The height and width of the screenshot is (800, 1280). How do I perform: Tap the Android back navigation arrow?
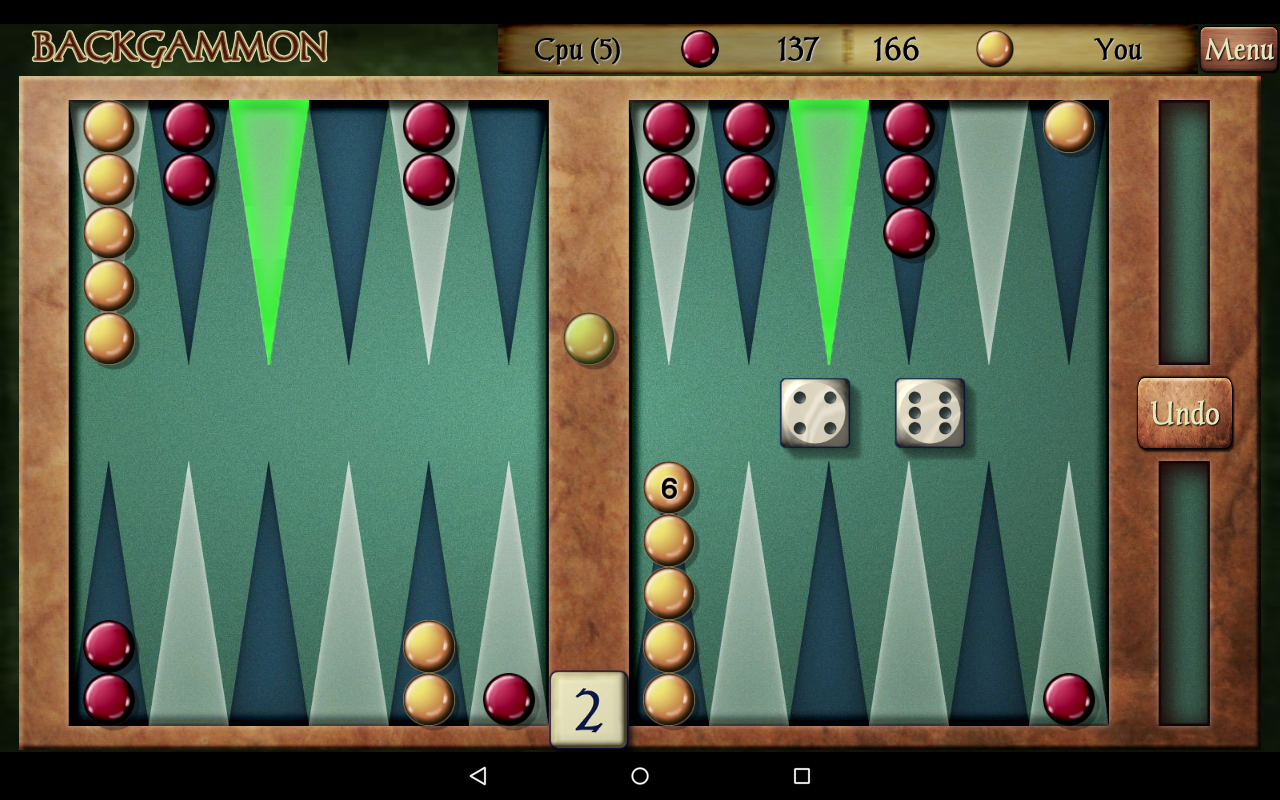coord(478,775)
